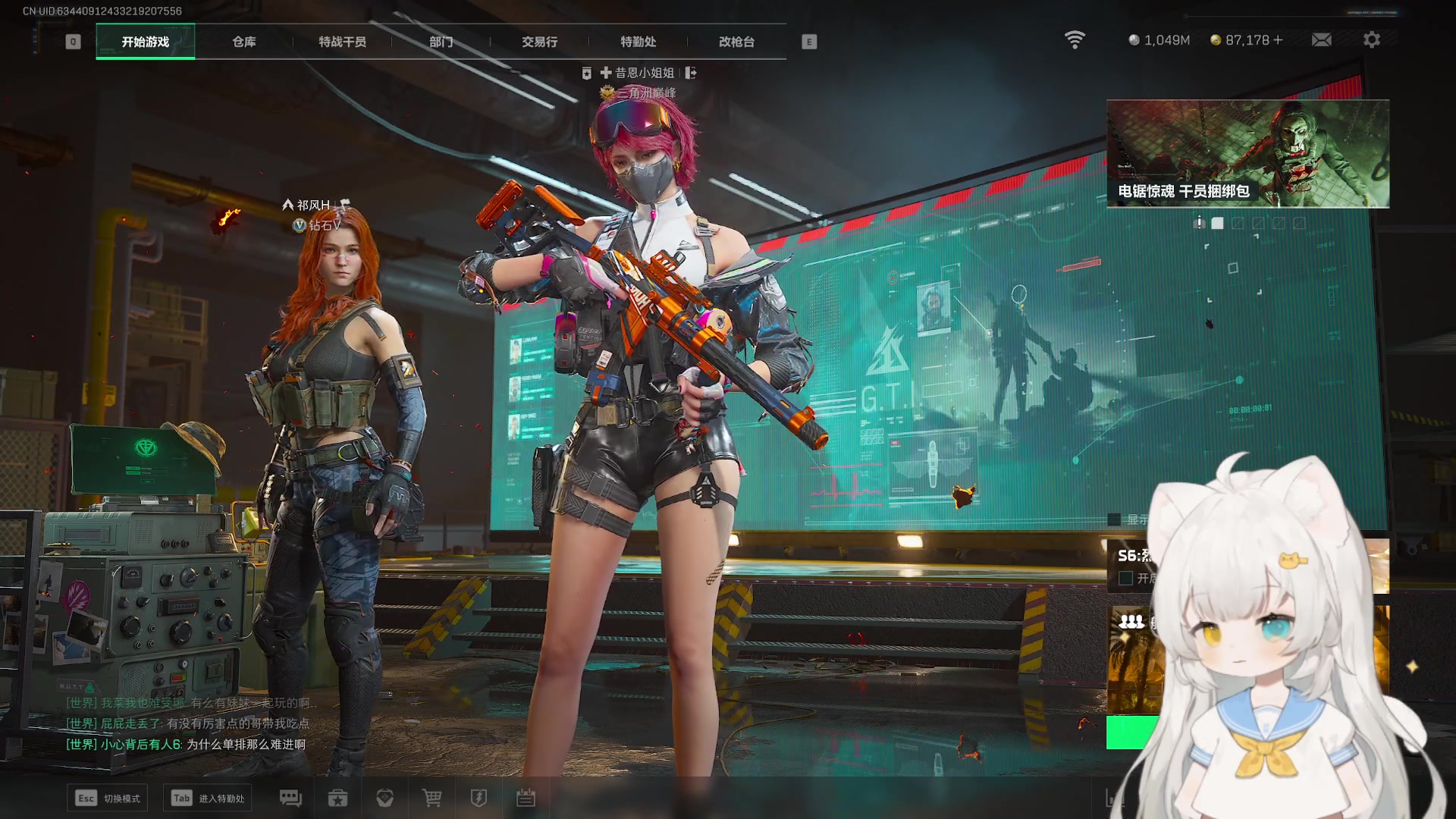Open the 改枪台 gunsmith tab
This screenshot has height=819, width=1456.
(x=736, y=42)
